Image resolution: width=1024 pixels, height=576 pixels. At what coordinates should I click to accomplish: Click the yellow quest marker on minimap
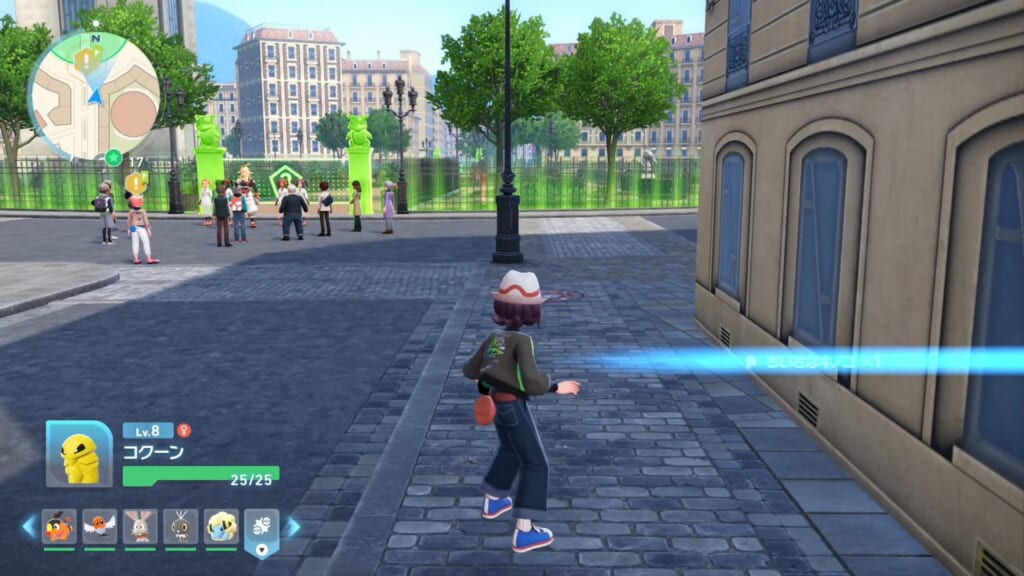click(87, 59)
